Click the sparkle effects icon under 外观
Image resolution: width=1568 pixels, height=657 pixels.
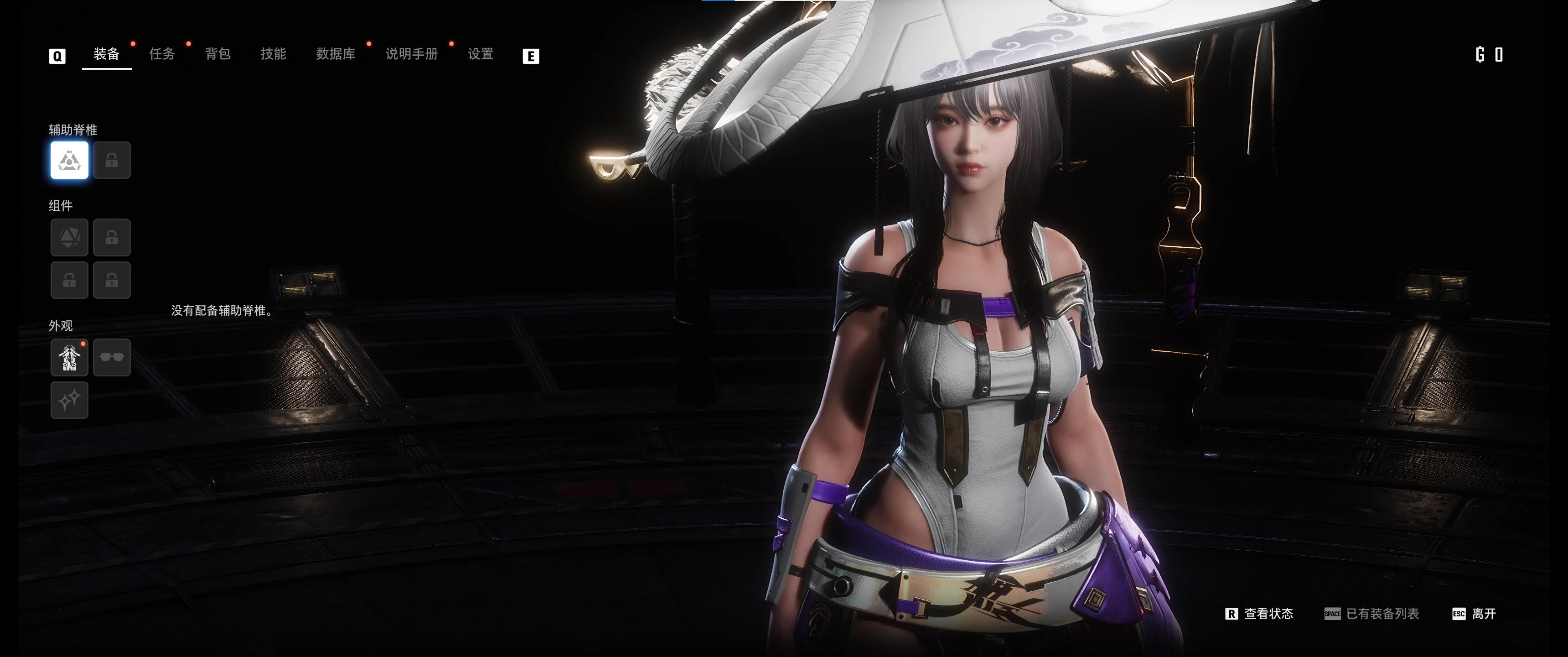click(x=69, y=400)
